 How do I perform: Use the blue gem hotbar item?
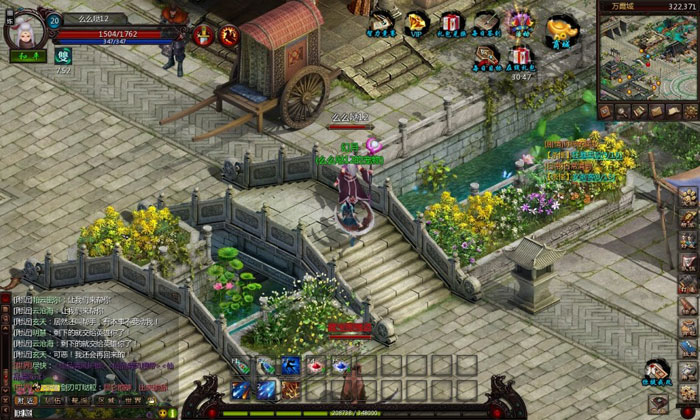339,365
